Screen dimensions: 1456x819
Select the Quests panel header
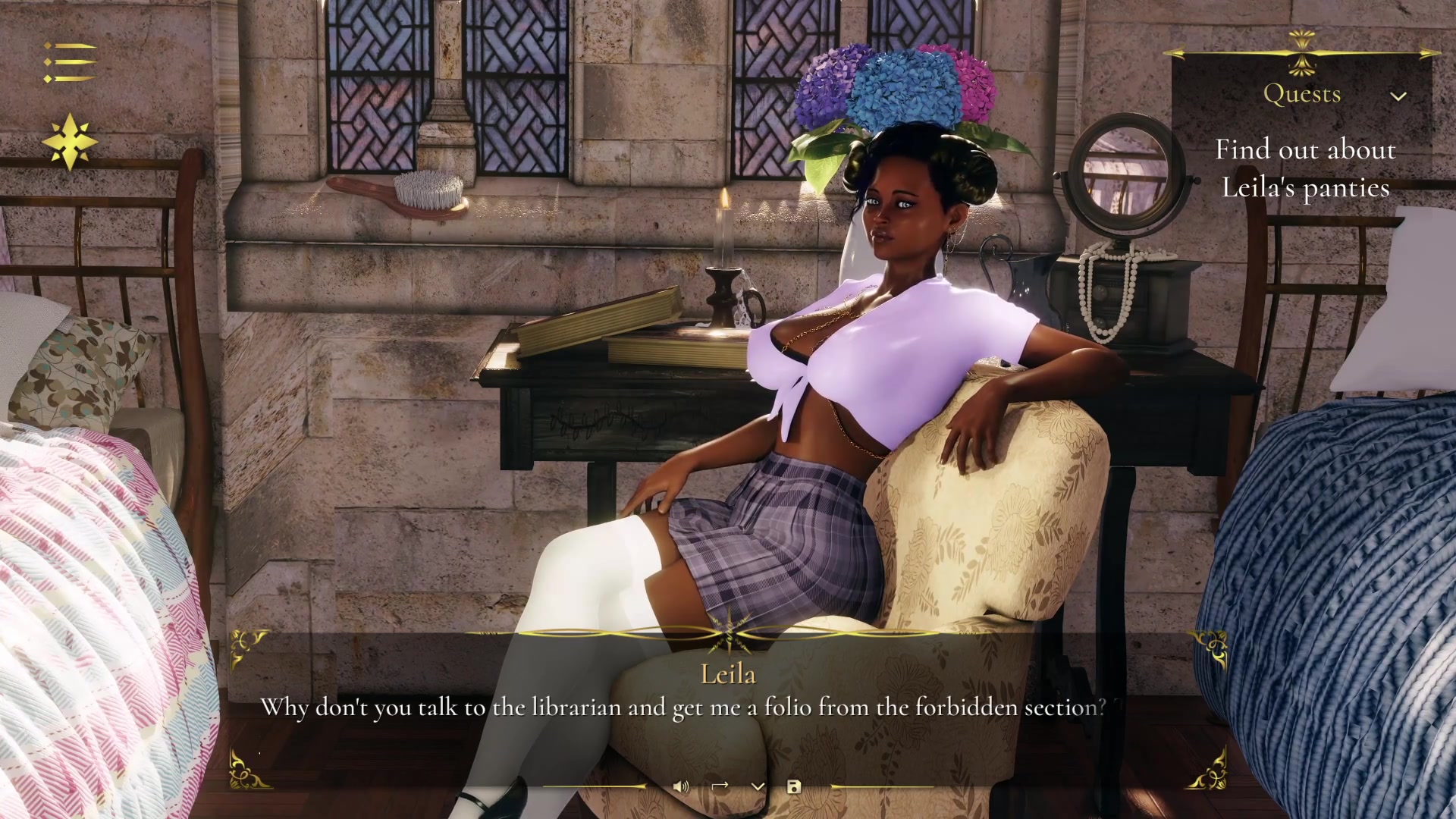[x=1303, y=94]
